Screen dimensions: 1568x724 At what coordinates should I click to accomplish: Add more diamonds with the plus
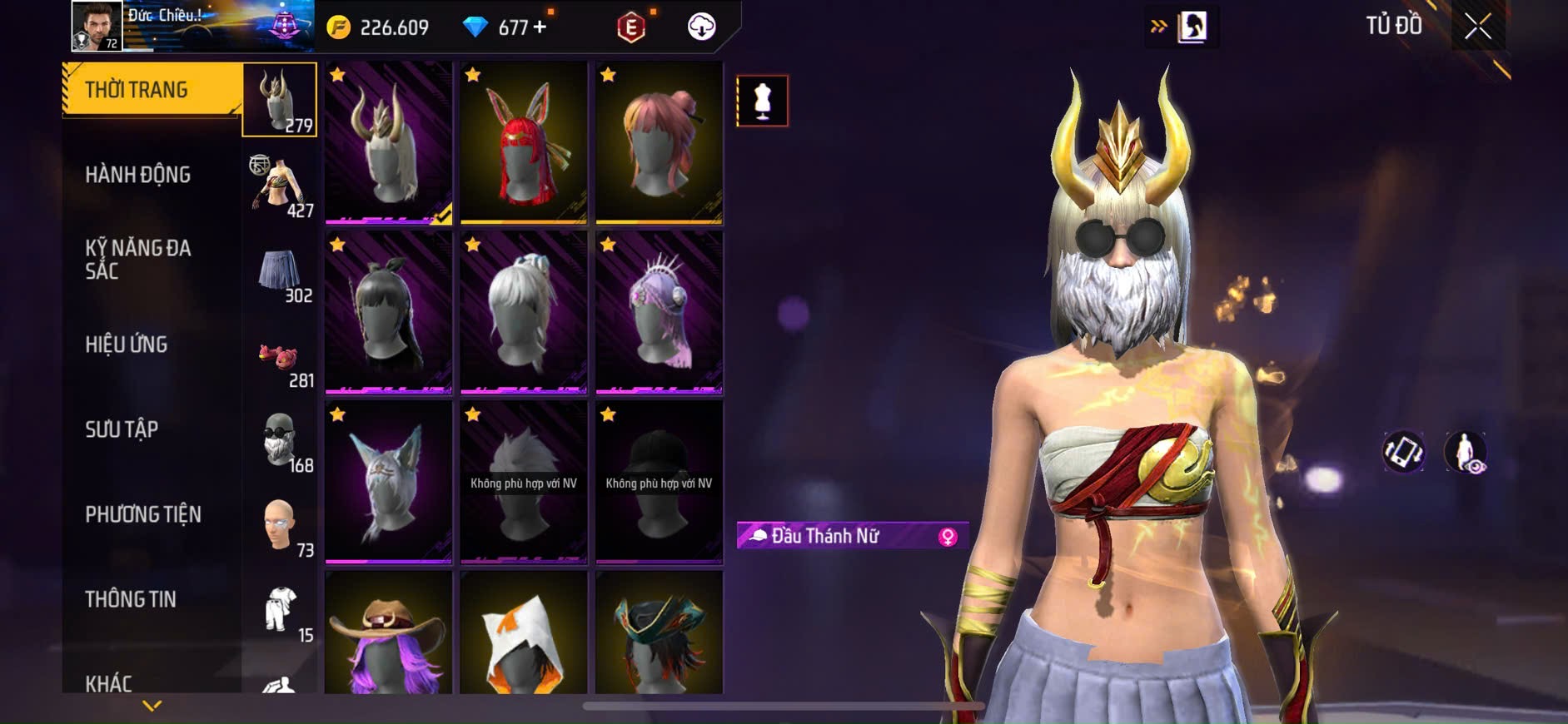pyautogui.click(x=540, y=27)
